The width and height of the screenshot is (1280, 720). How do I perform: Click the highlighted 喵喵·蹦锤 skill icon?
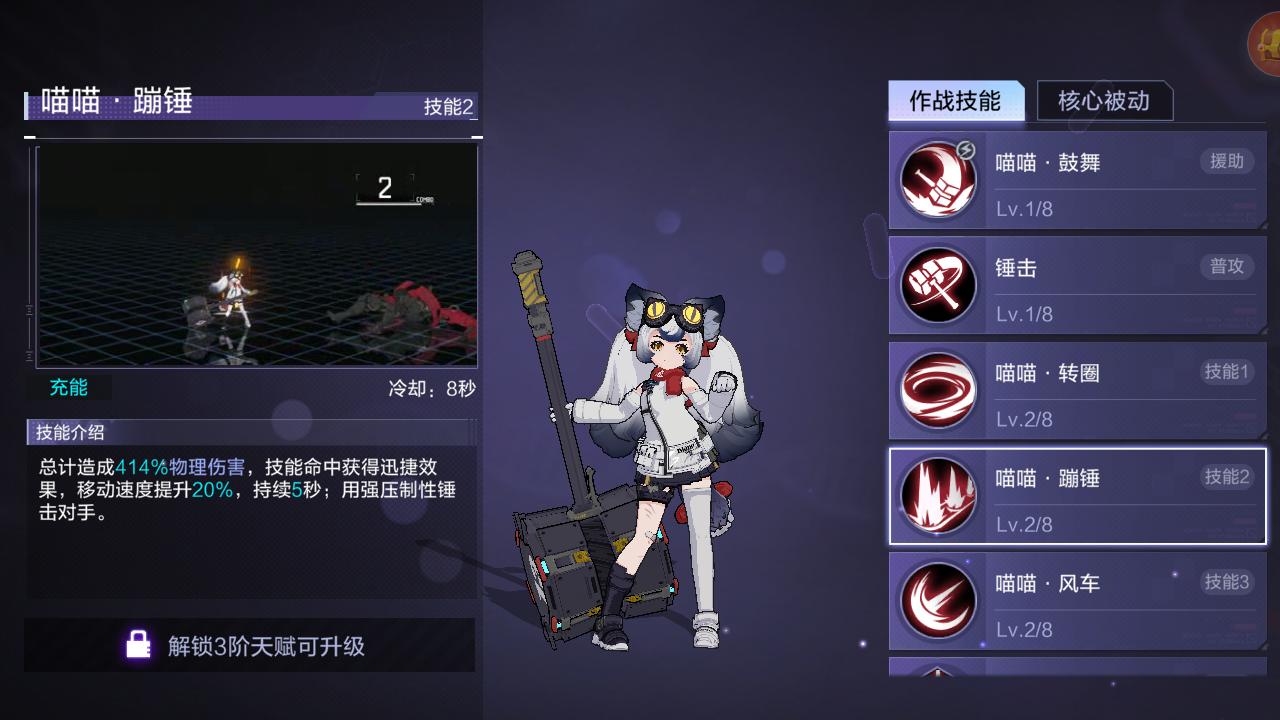[938, 496]
